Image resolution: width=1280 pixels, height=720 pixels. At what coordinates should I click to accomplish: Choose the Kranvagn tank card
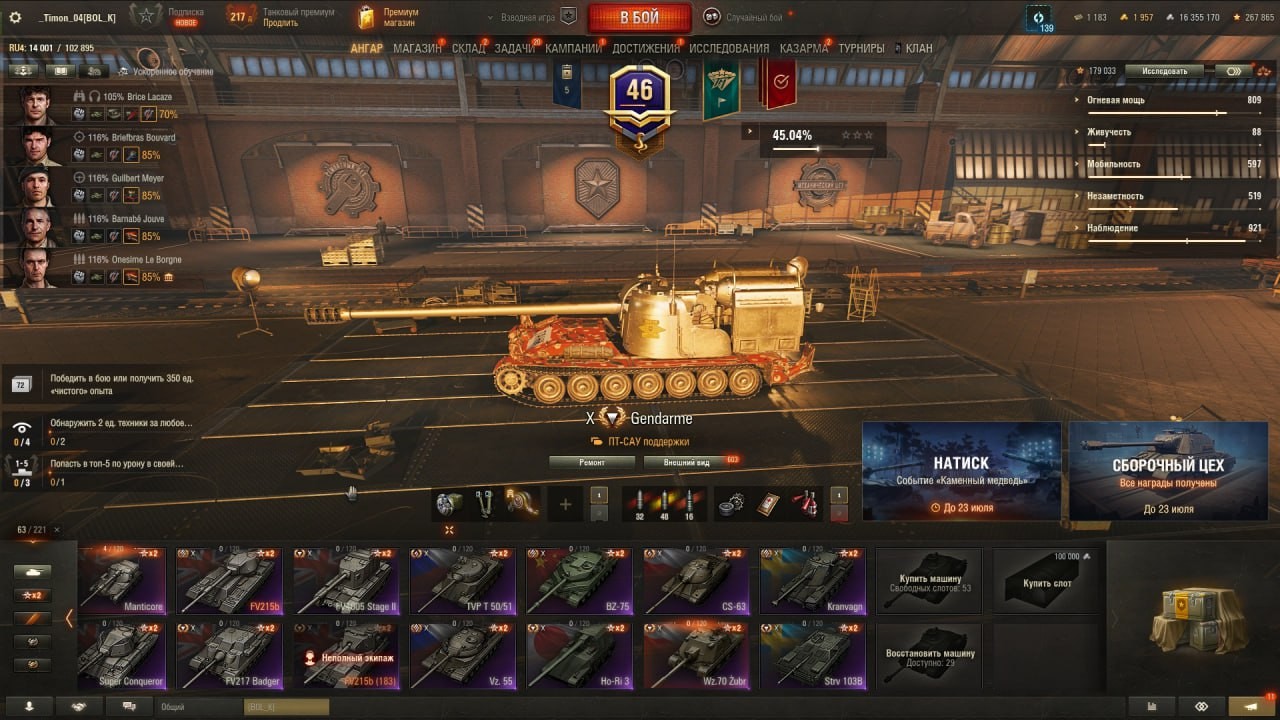[x=811, y=579]
